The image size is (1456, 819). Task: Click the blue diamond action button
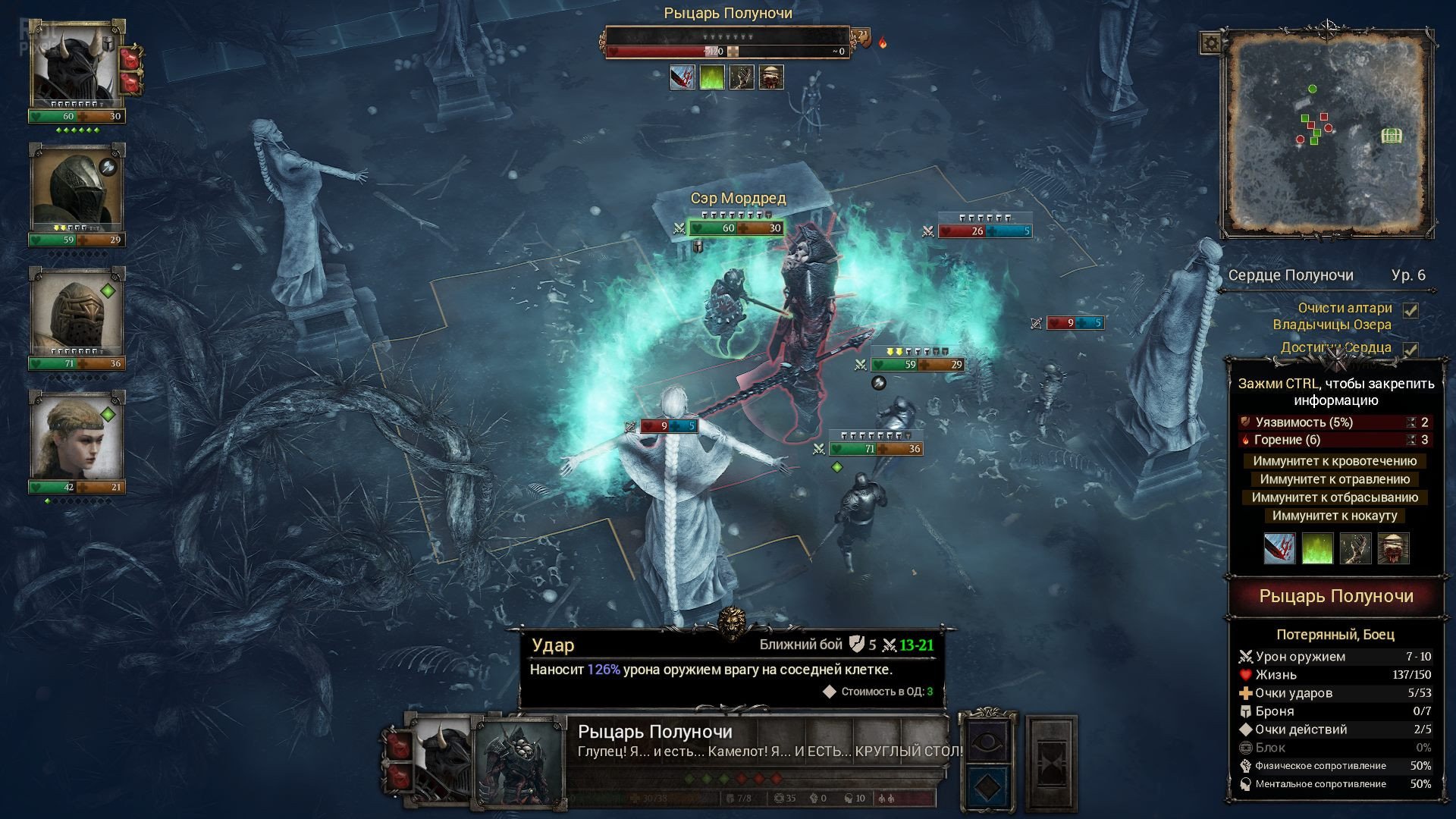point(986,787)
